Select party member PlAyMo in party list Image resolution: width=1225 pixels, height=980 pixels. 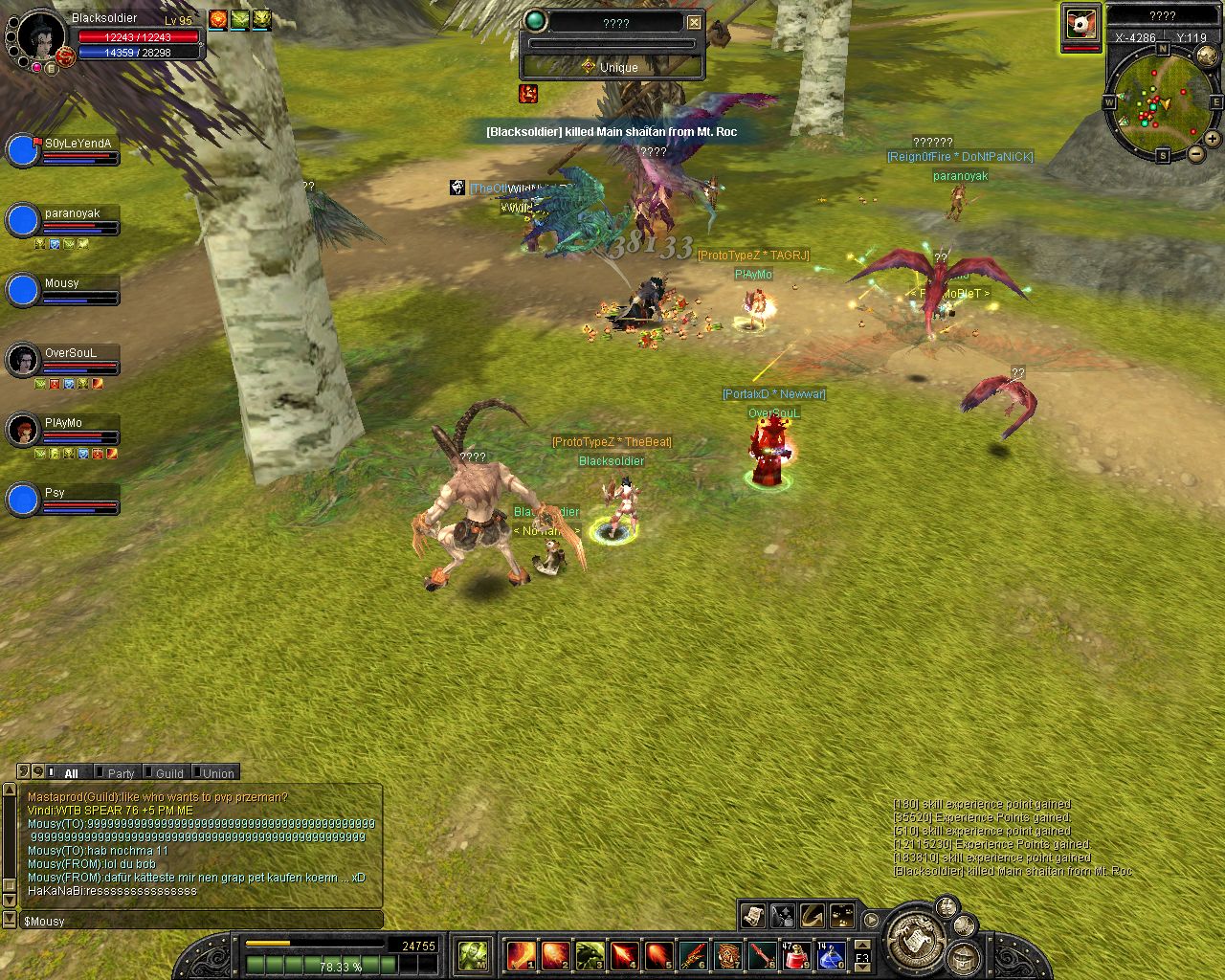click(x=23, y=431)
